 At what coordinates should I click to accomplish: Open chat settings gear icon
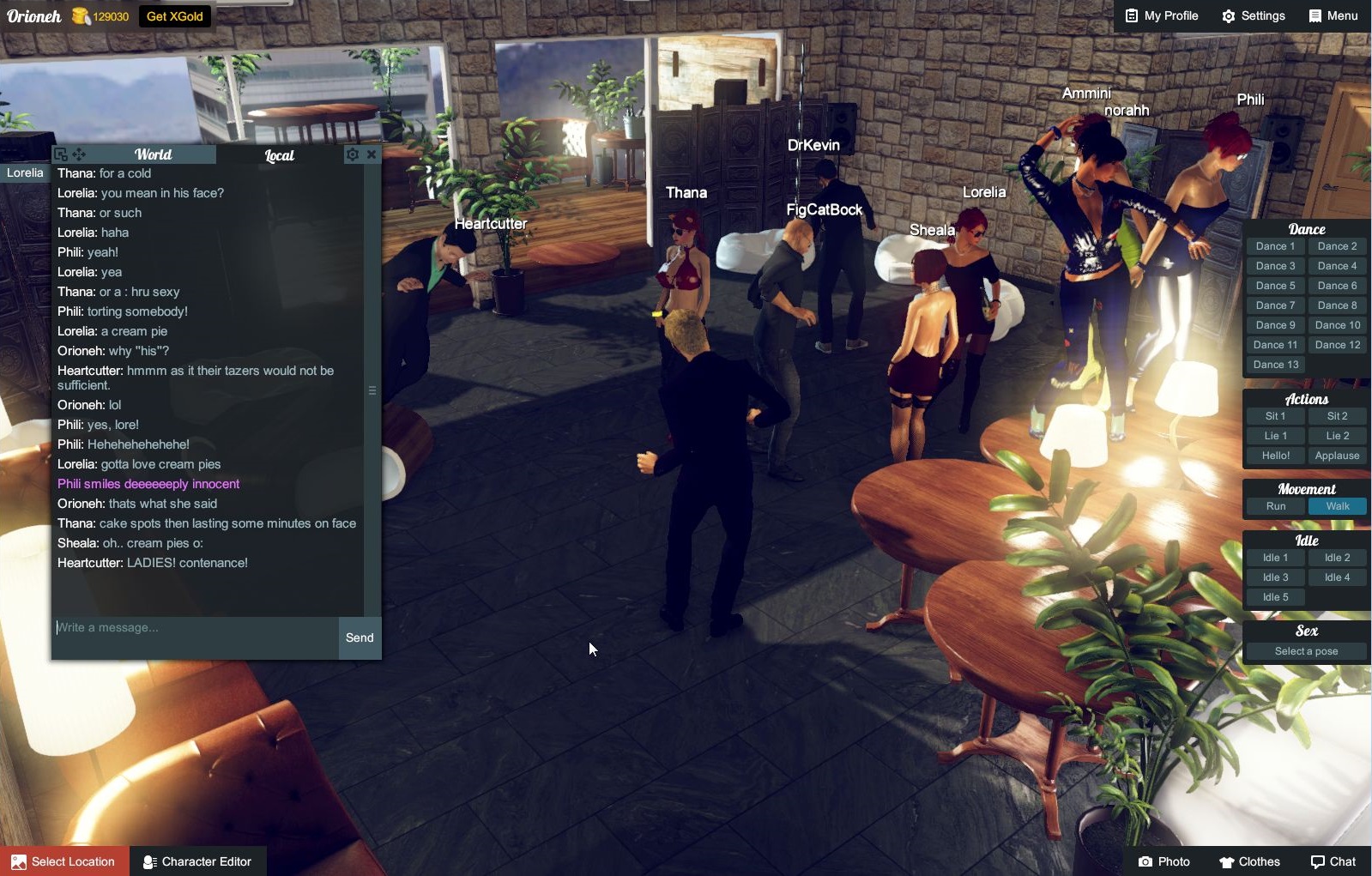tap(352, 154)
